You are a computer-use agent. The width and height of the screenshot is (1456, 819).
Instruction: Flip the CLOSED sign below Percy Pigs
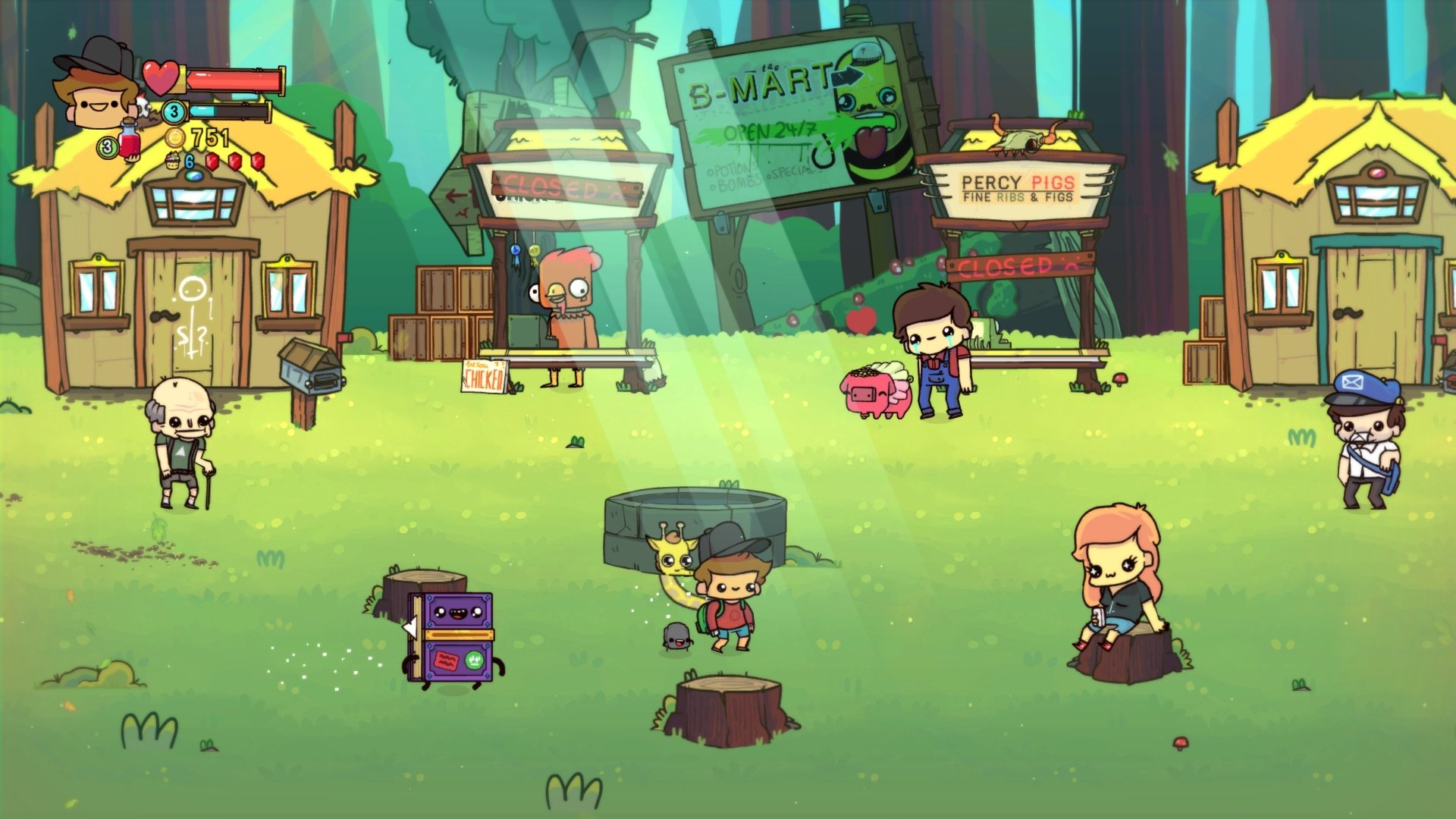point(1003,266)
